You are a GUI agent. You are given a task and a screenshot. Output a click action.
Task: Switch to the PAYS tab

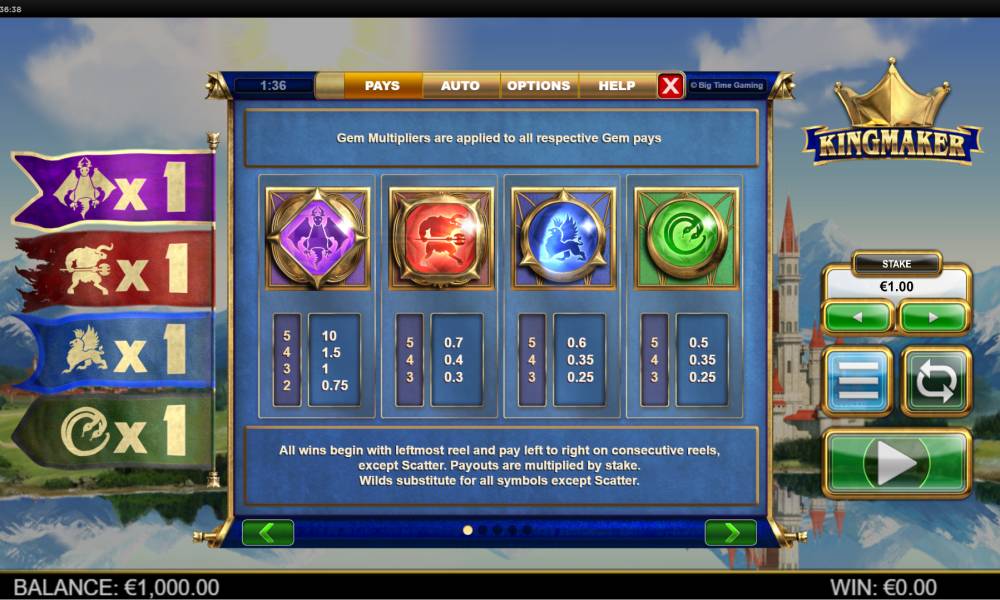pyautogui.click(x=382, y=86)
